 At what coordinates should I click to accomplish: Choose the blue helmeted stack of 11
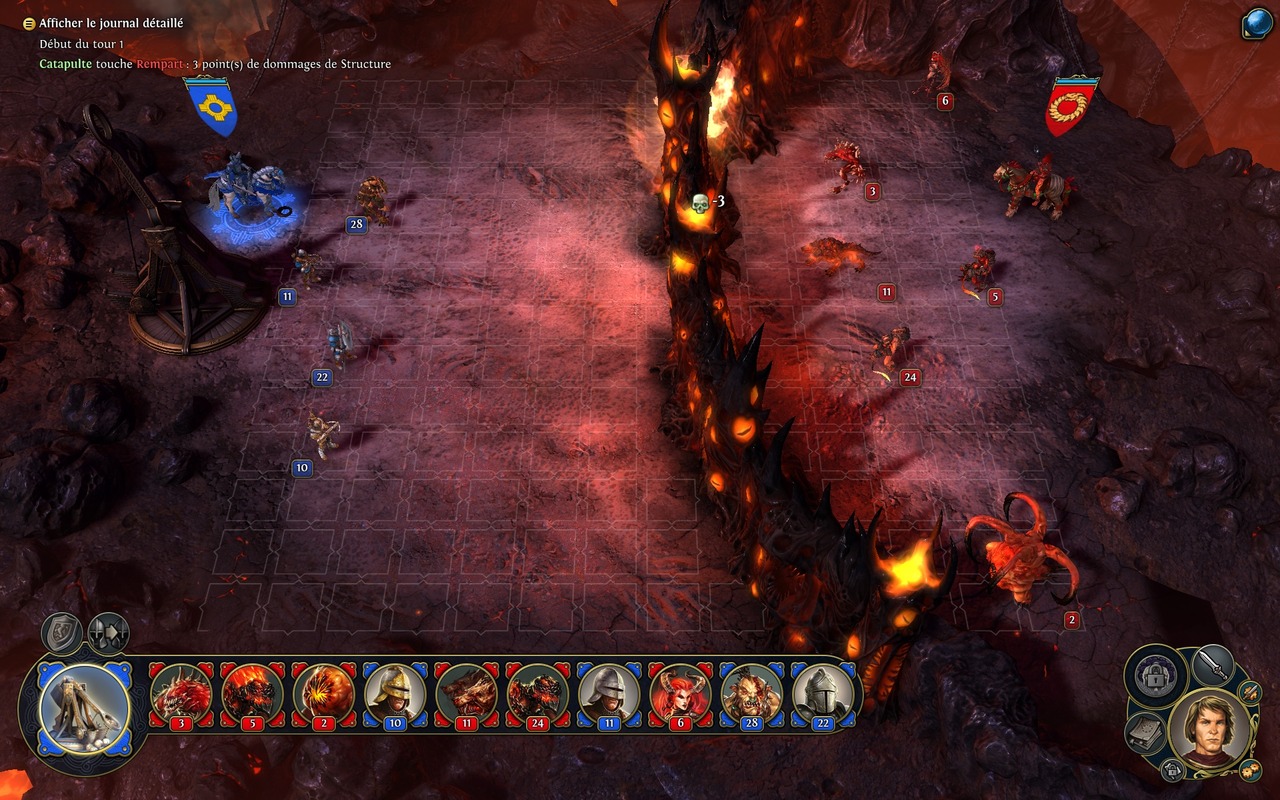click(609, 694)
